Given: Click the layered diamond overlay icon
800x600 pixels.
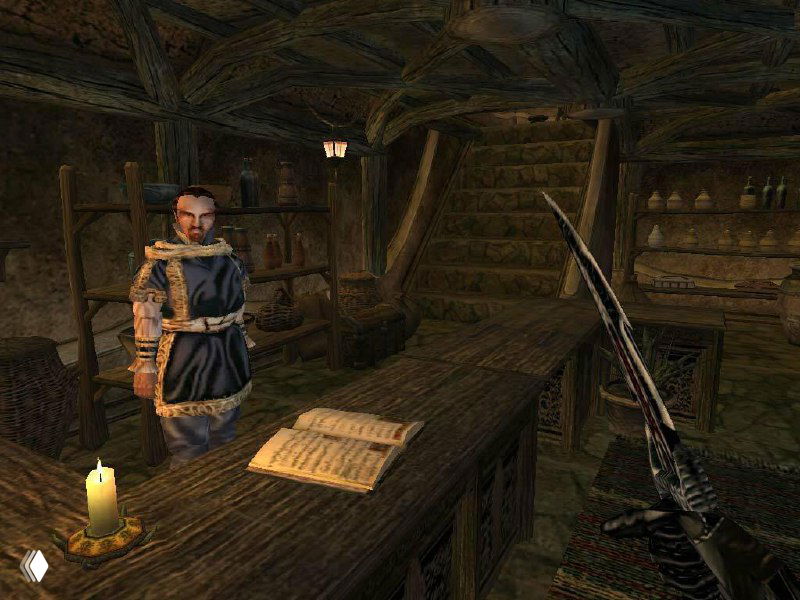Looking at the screenshot, I should [x=34, y=566].
